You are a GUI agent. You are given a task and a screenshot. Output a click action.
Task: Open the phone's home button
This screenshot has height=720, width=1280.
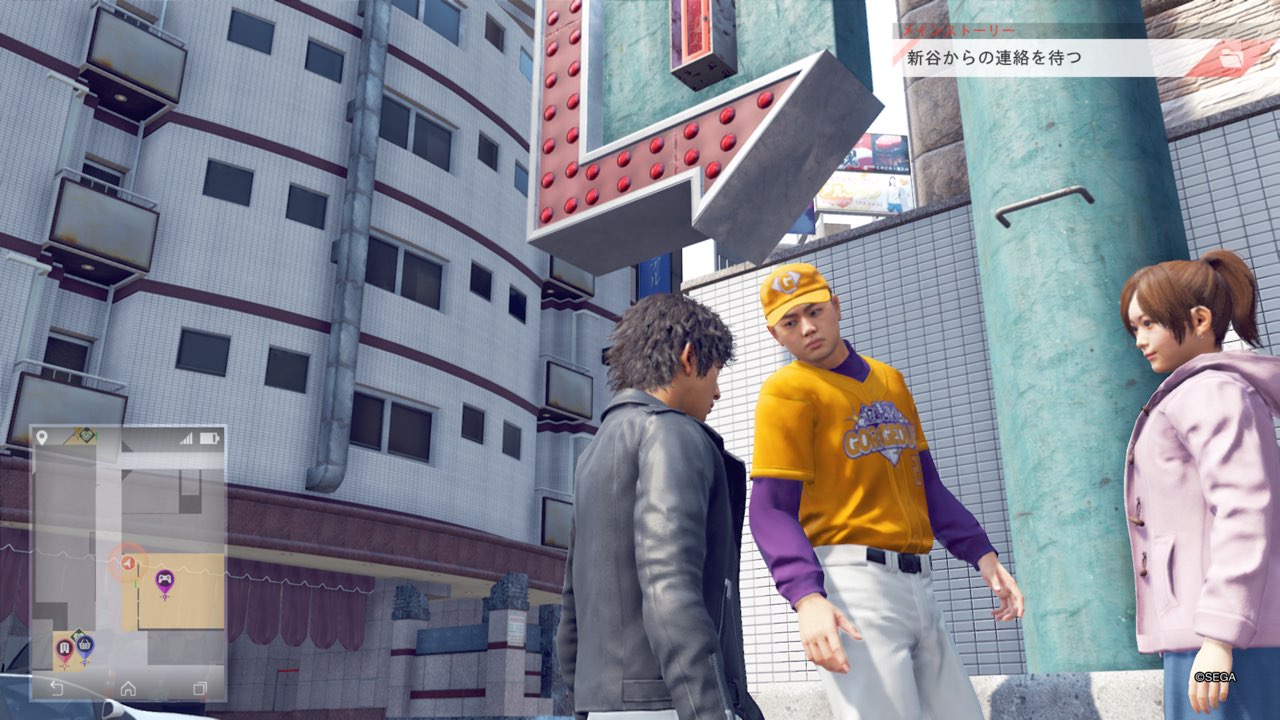(x=128, y=688)
